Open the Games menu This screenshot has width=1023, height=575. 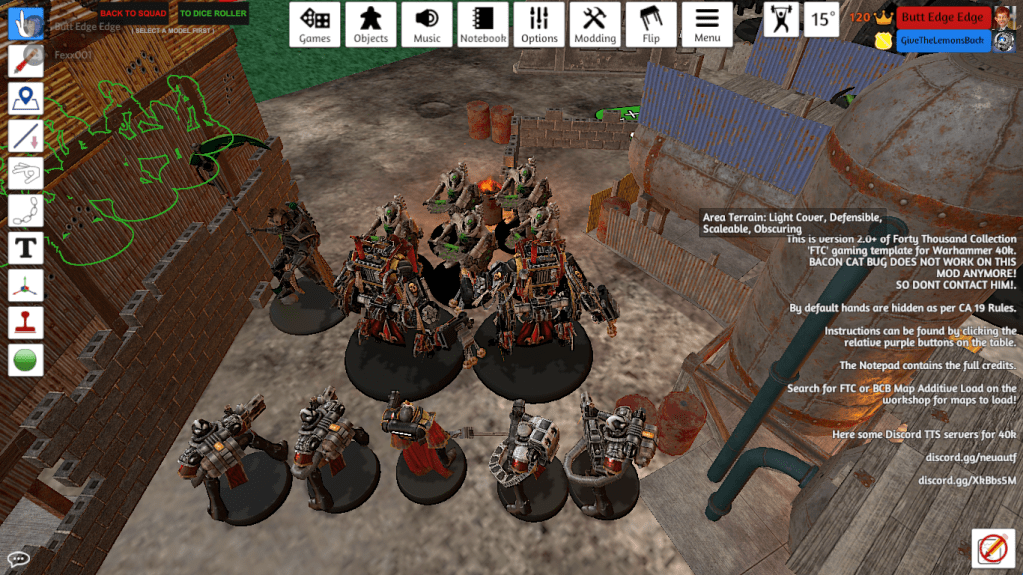point(315,25)
